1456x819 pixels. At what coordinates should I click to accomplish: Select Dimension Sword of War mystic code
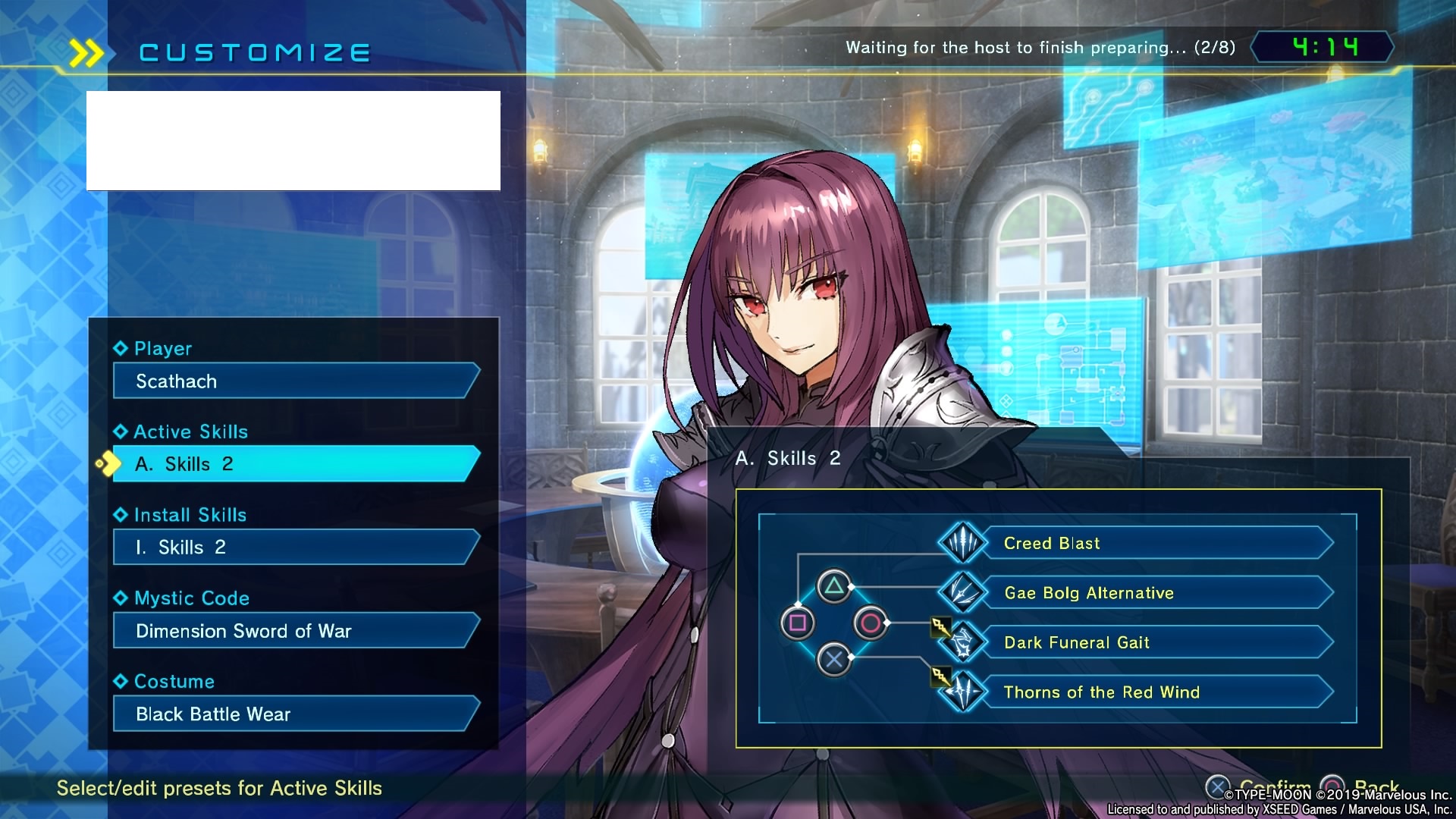tap(296, 631)
